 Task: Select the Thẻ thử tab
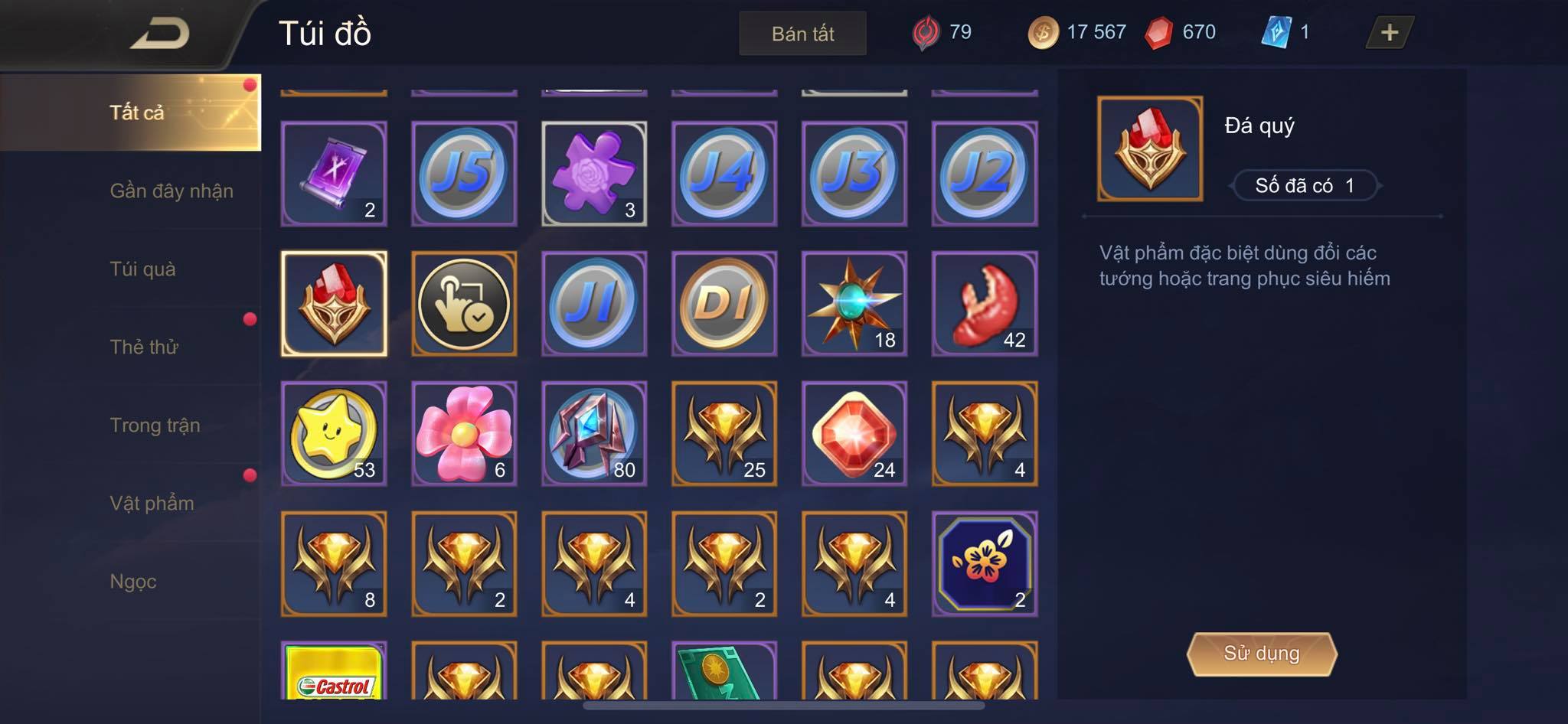(144, 347)
